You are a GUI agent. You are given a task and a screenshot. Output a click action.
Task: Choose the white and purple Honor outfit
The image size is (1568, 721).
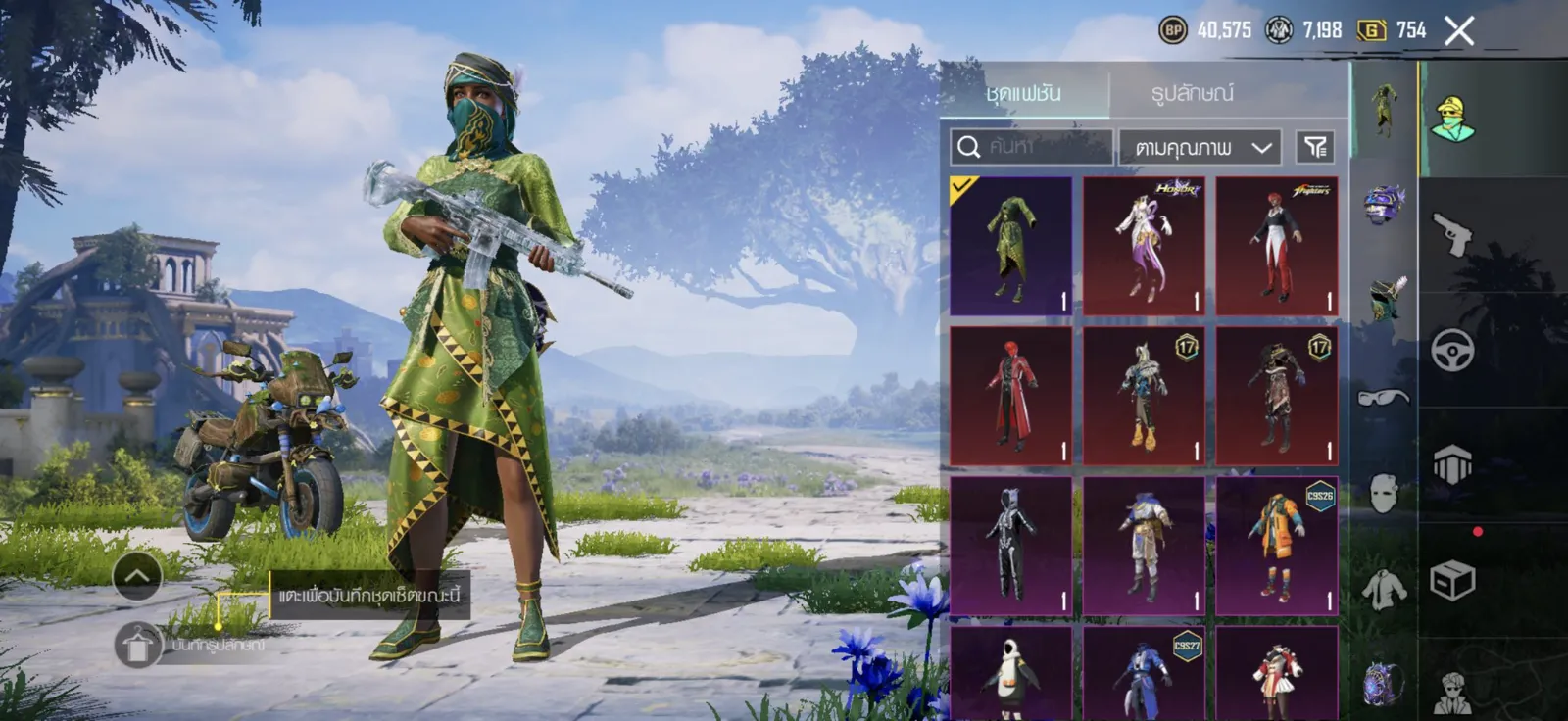point(1144,246)
